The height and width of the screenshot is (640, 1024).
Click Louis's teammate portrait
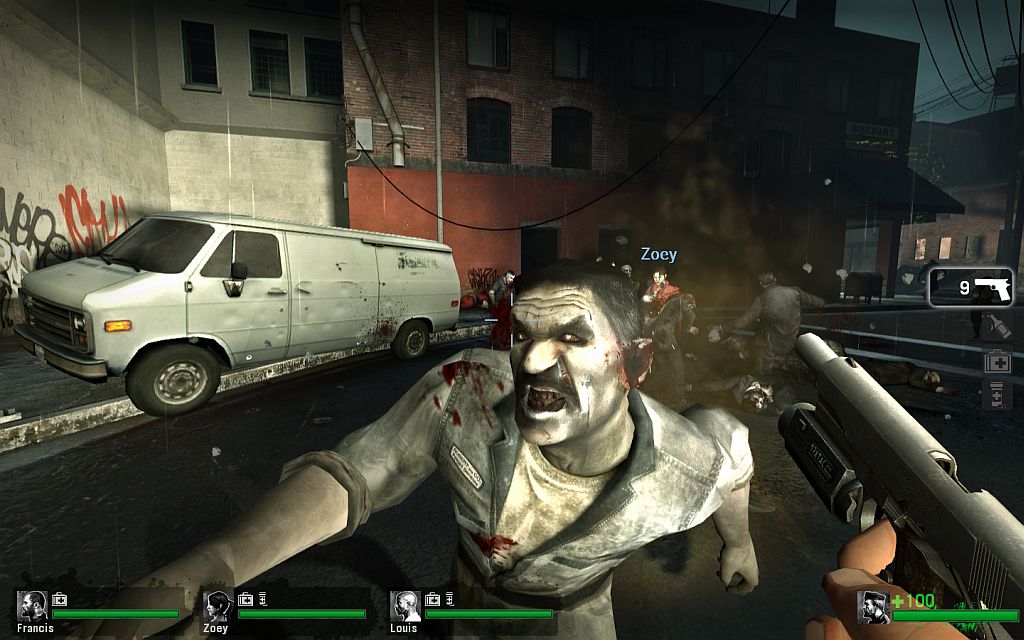(405, 605)
